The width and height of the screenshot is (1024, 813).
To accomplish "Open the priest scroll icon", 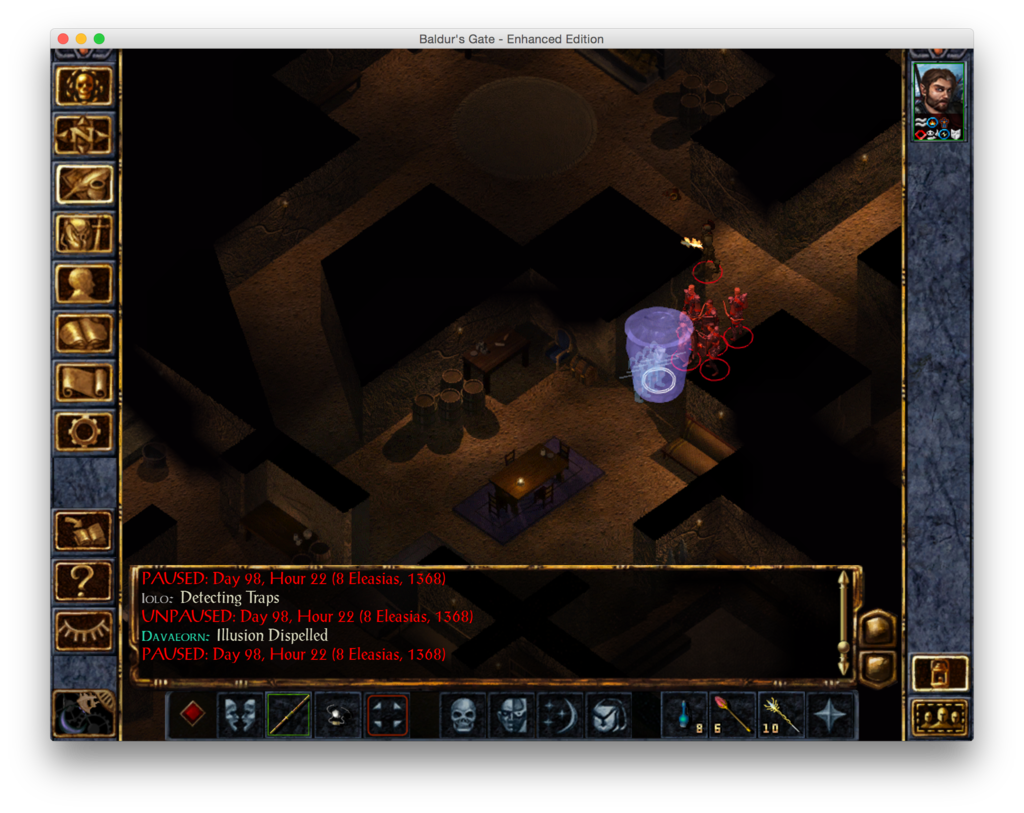I will 84,382.
